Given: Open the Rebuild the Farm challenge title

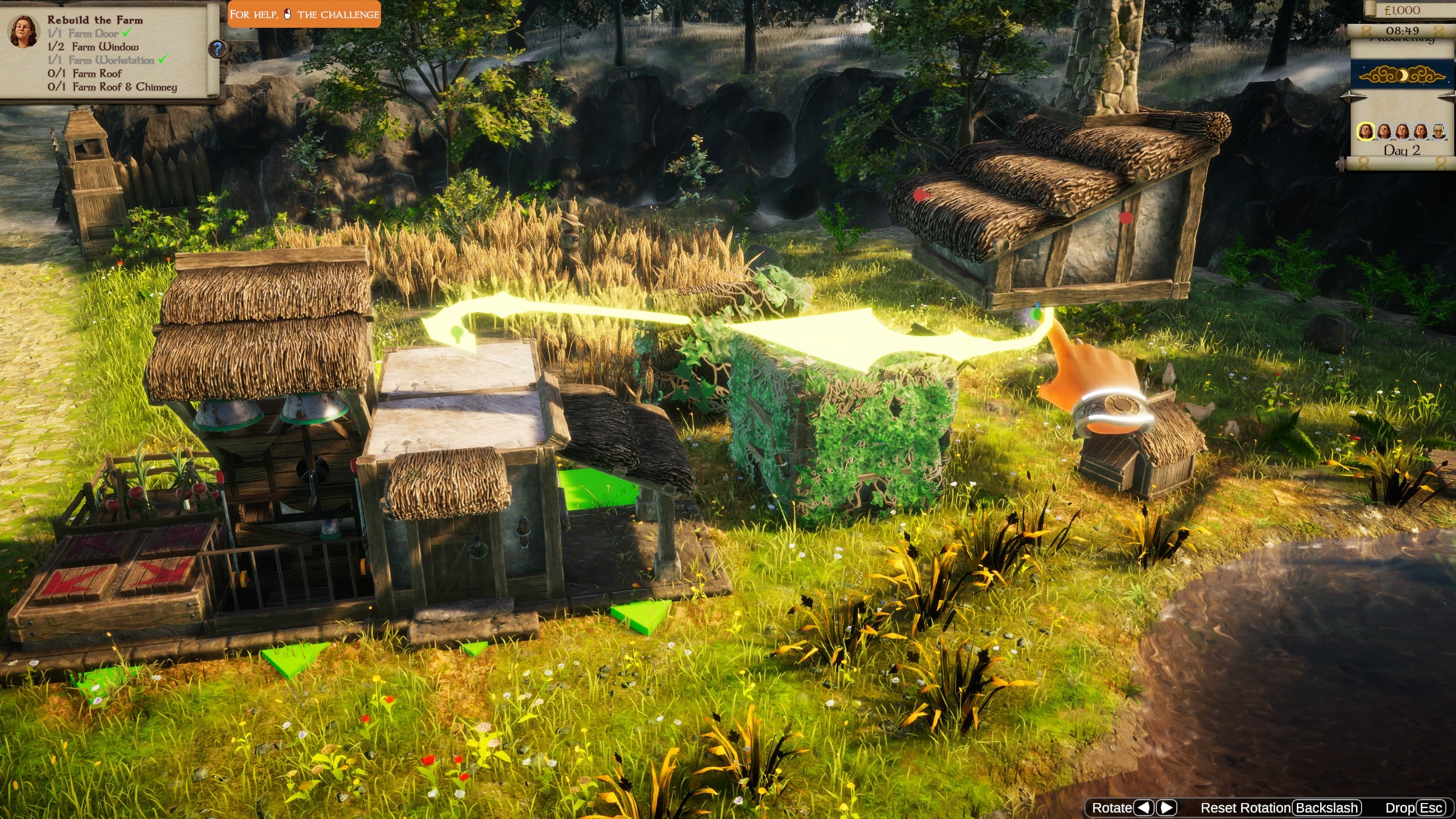Looking at the screenshot, I should pyautogui.click(x=95, y=20).
